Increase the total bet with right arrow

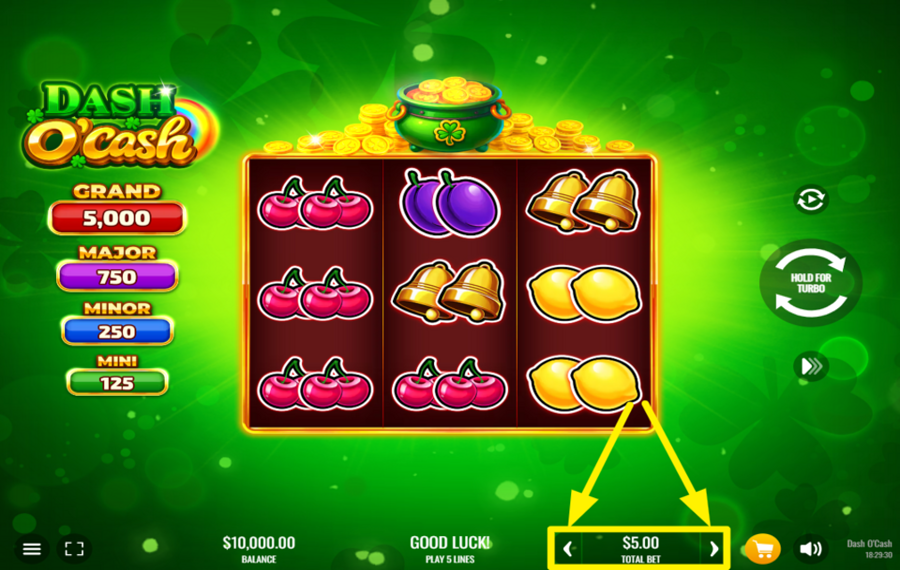(713, 548)
